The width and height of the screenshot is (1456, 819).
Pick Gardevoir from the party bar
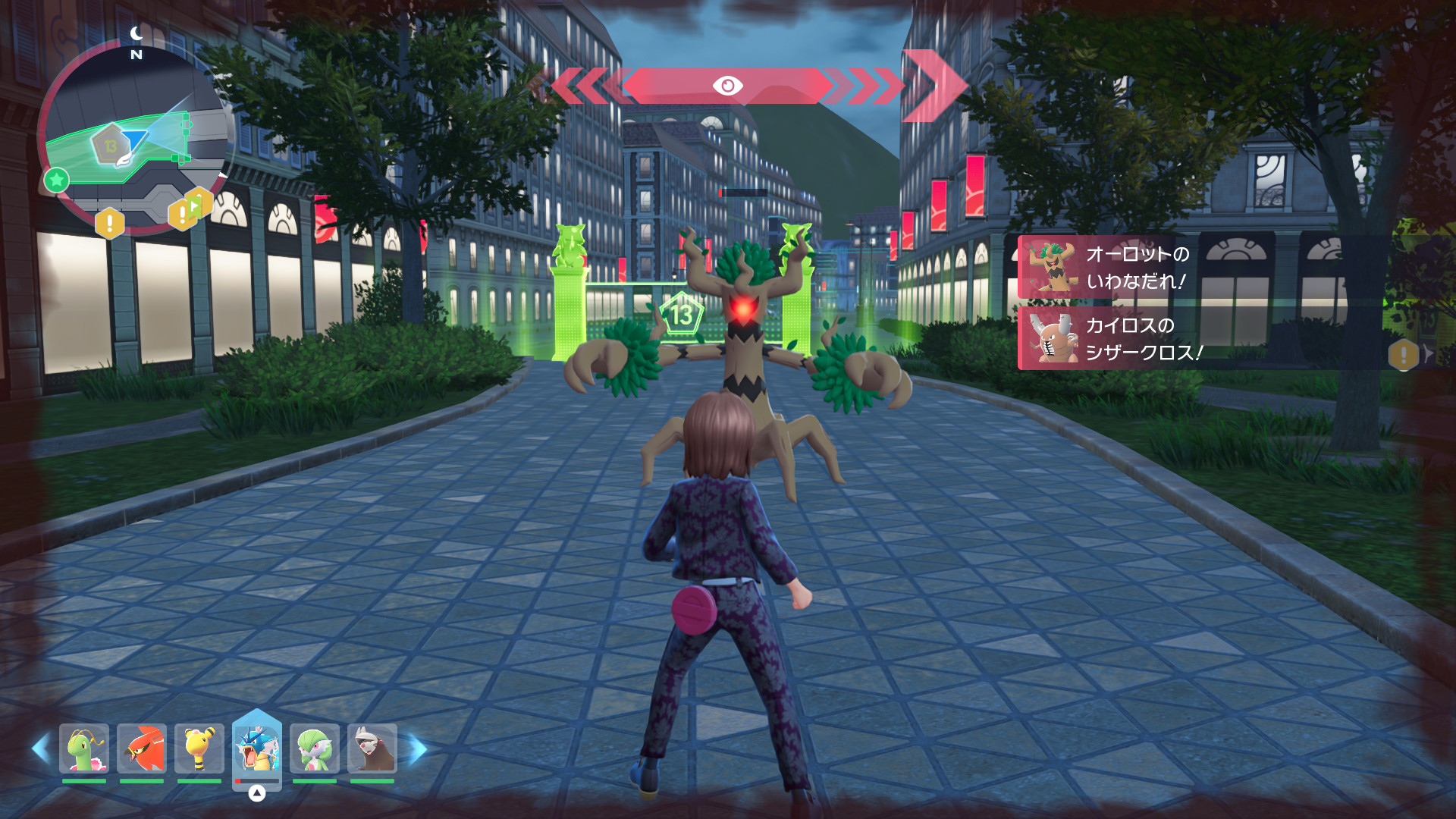[x=315, y=748]
